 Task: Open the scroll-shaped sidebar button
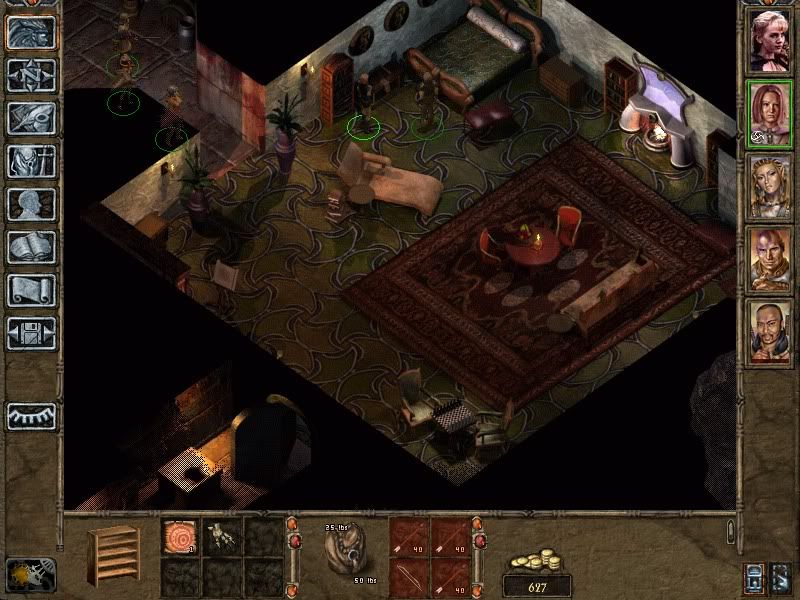(x=31, y=290)
